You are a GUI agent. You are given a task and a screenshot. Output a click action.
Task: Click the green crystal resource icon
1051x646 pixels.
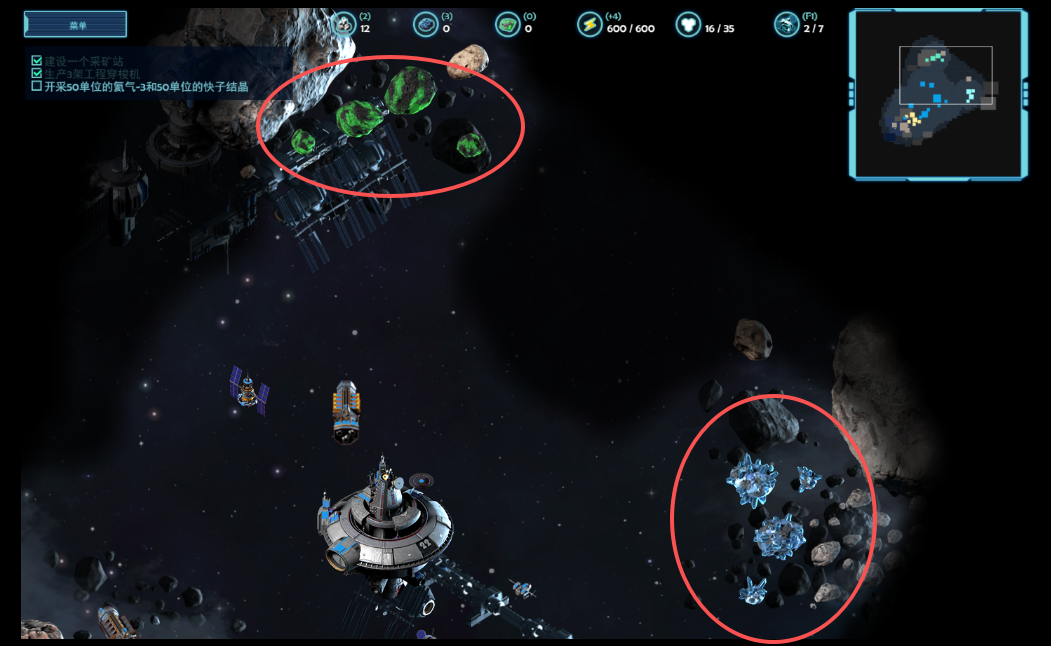click(508, 24)
